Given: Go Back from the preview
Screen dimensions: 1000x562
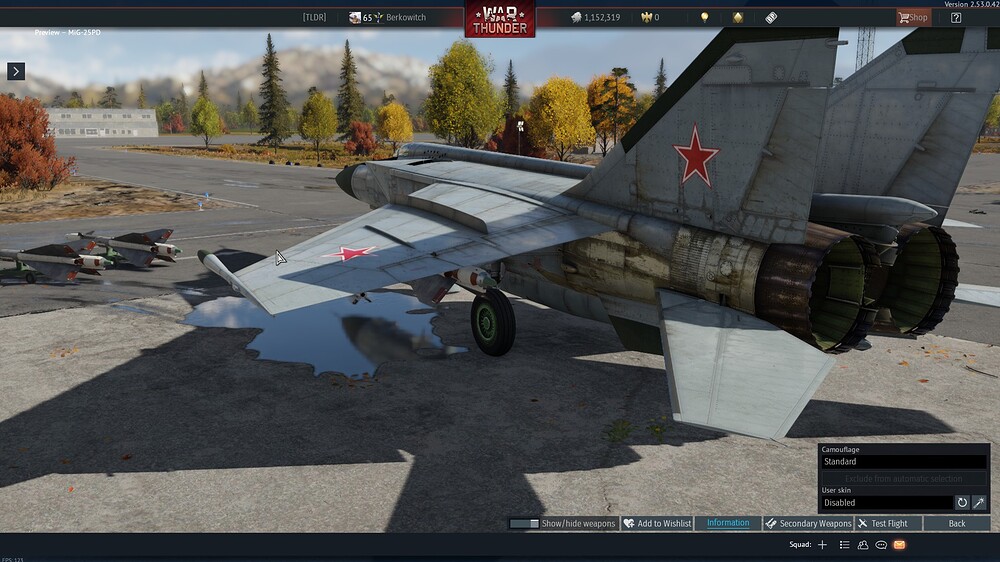Looking at the screenshot, I should point(957,523).
